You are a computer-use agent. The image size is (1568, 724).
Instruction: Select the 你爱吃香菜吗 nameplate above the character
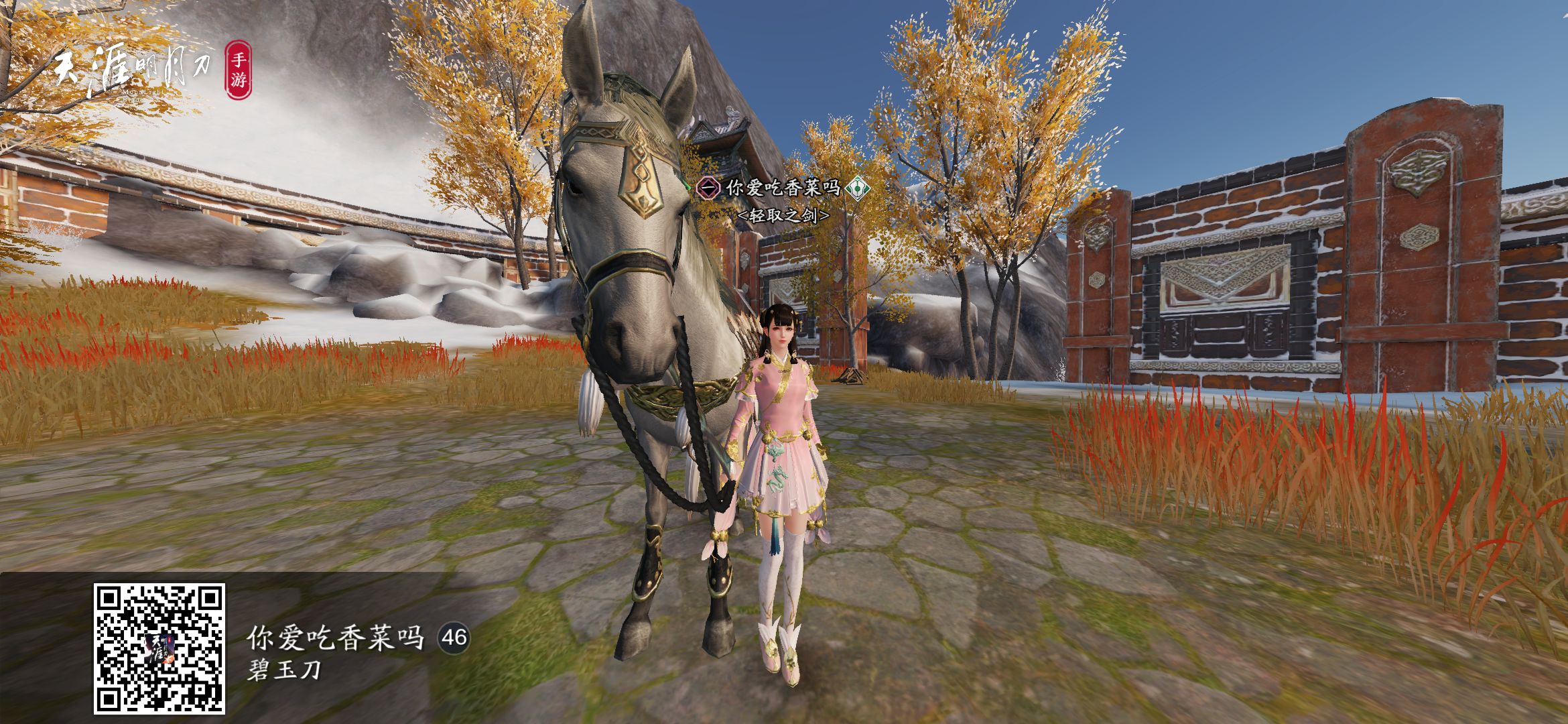tap(782, 188)
